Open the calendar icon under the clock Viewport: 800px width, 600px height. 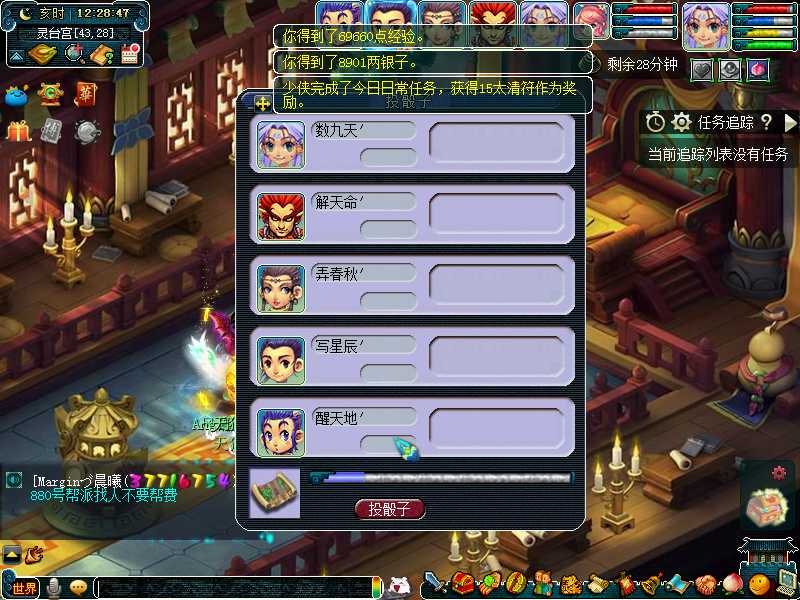click(x=129, y=54)
